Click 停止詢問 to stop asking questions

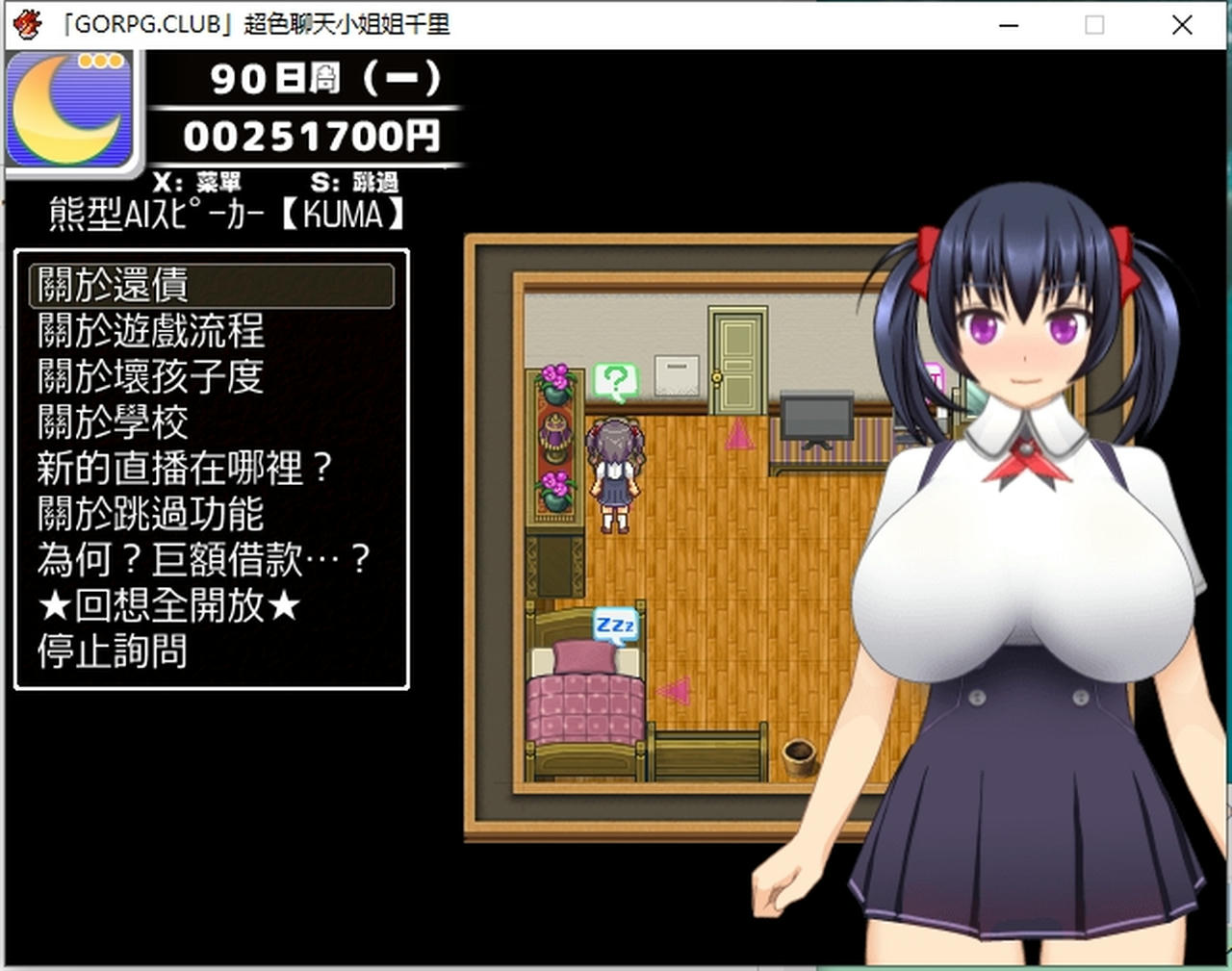[114, 652]
